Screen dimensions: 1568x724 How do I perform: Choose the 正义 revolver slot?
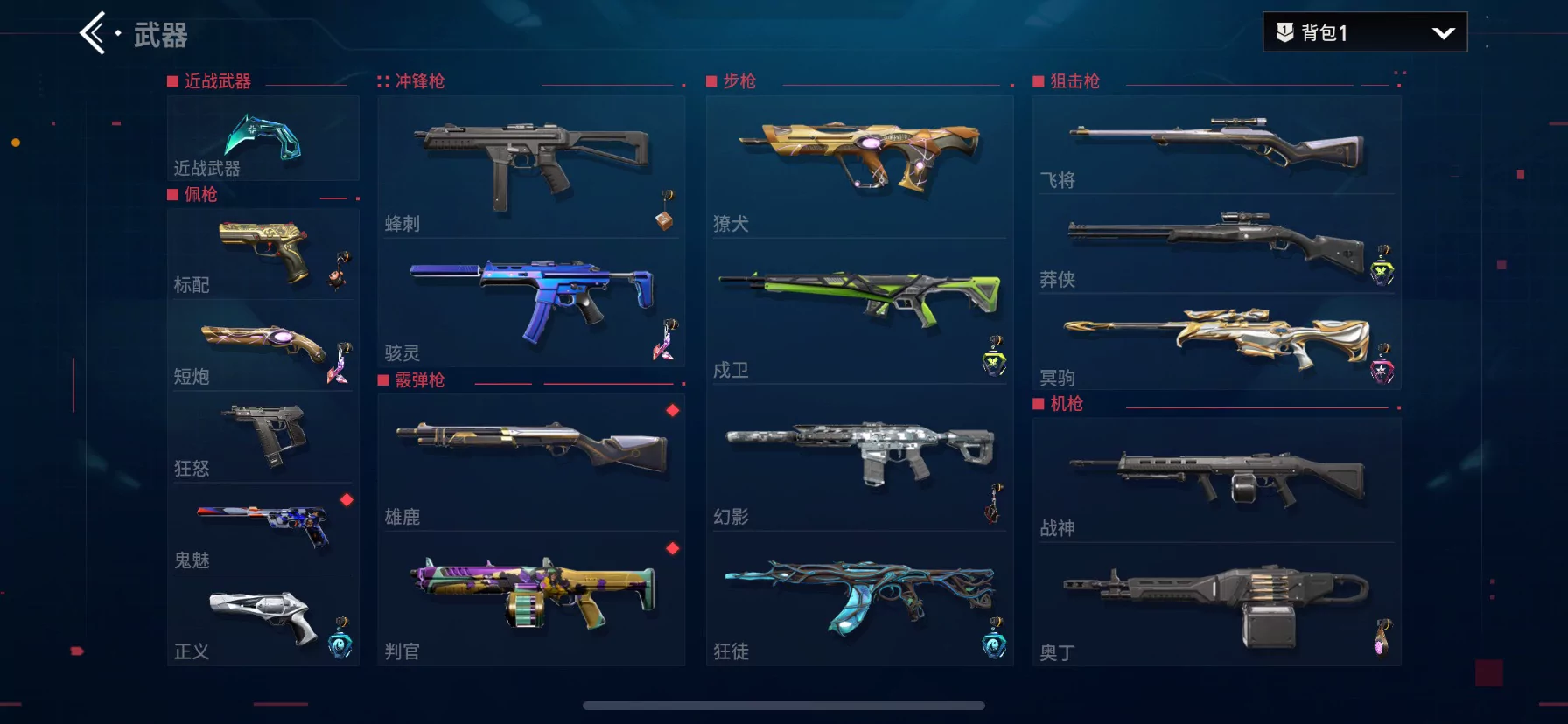pos(262,619)
